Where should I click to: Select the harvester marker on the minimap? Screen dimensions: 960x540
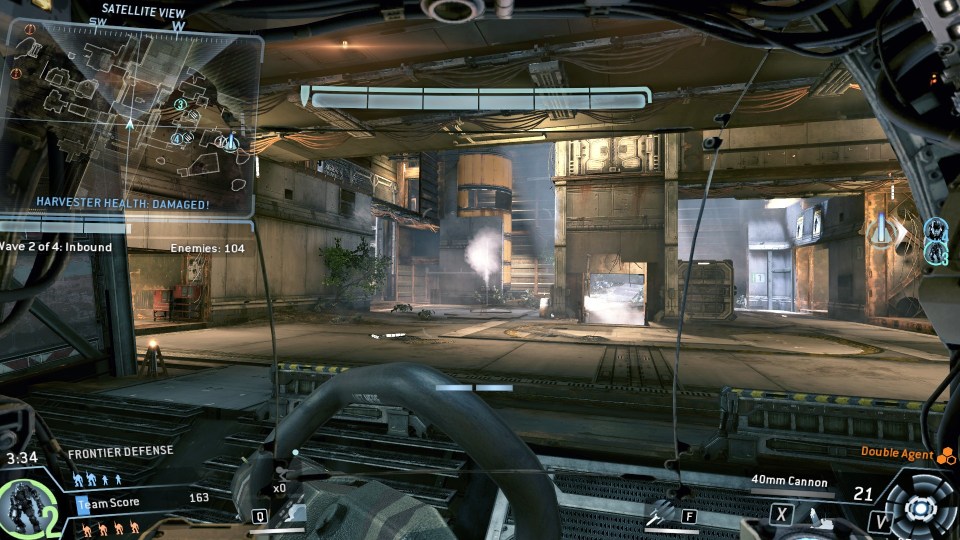[x=231, y=143]
